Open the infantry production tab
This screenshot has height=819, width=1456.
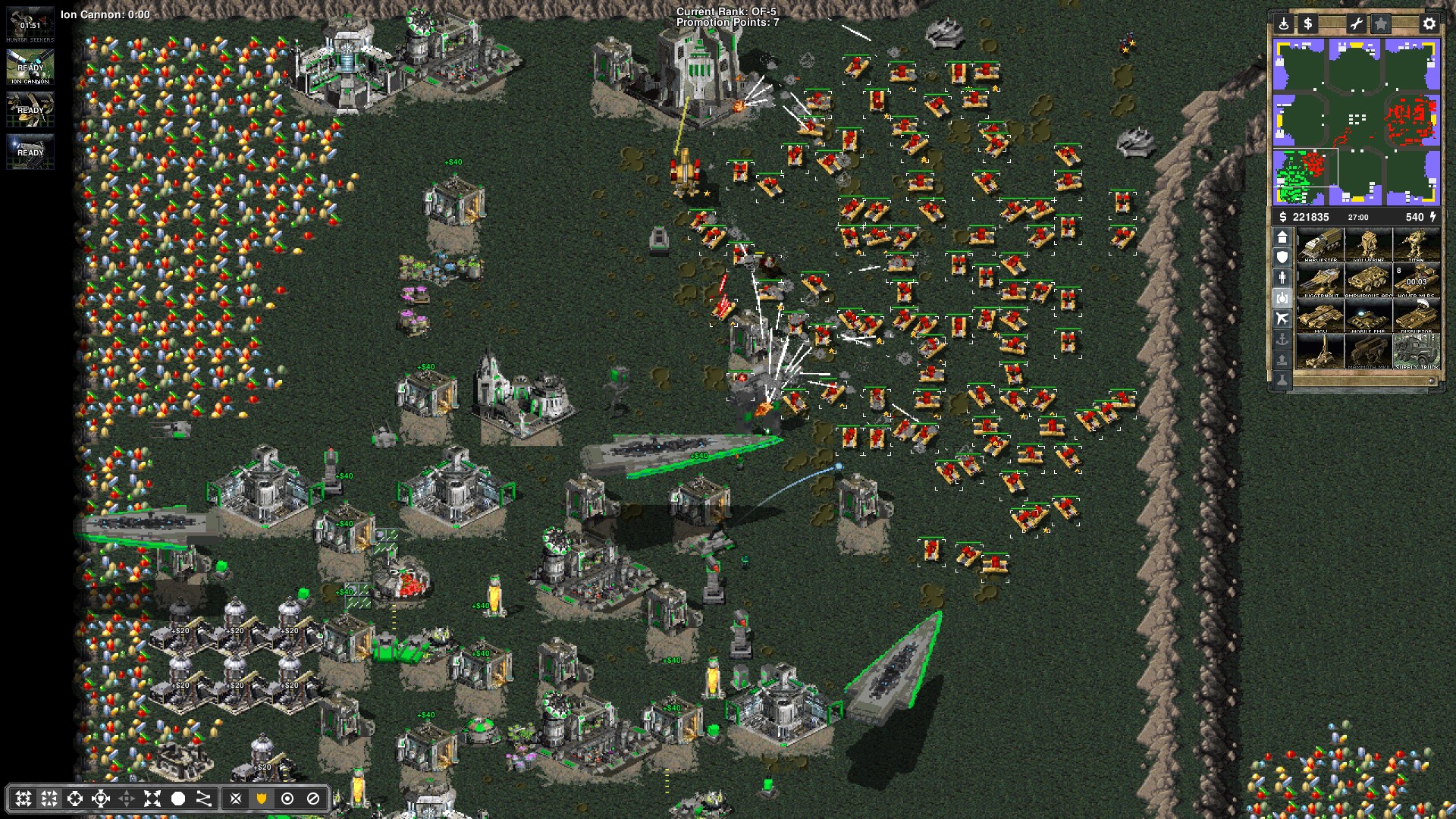pyautogui.click(x=1282, y=278)
